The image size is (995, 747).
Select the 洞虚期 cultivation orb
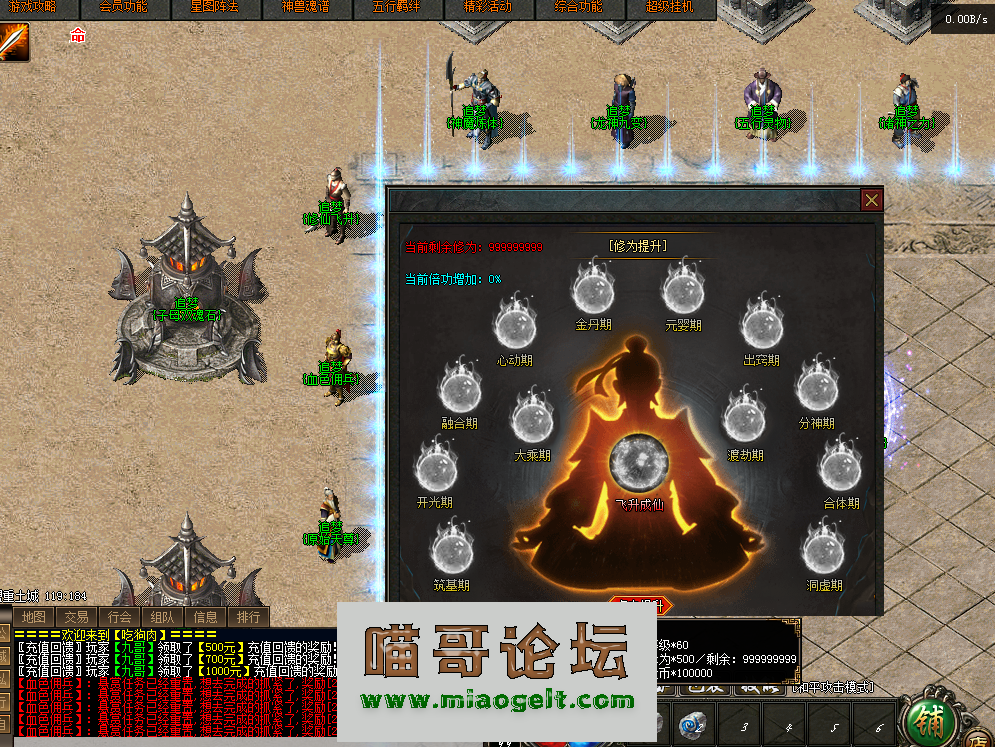824,552
